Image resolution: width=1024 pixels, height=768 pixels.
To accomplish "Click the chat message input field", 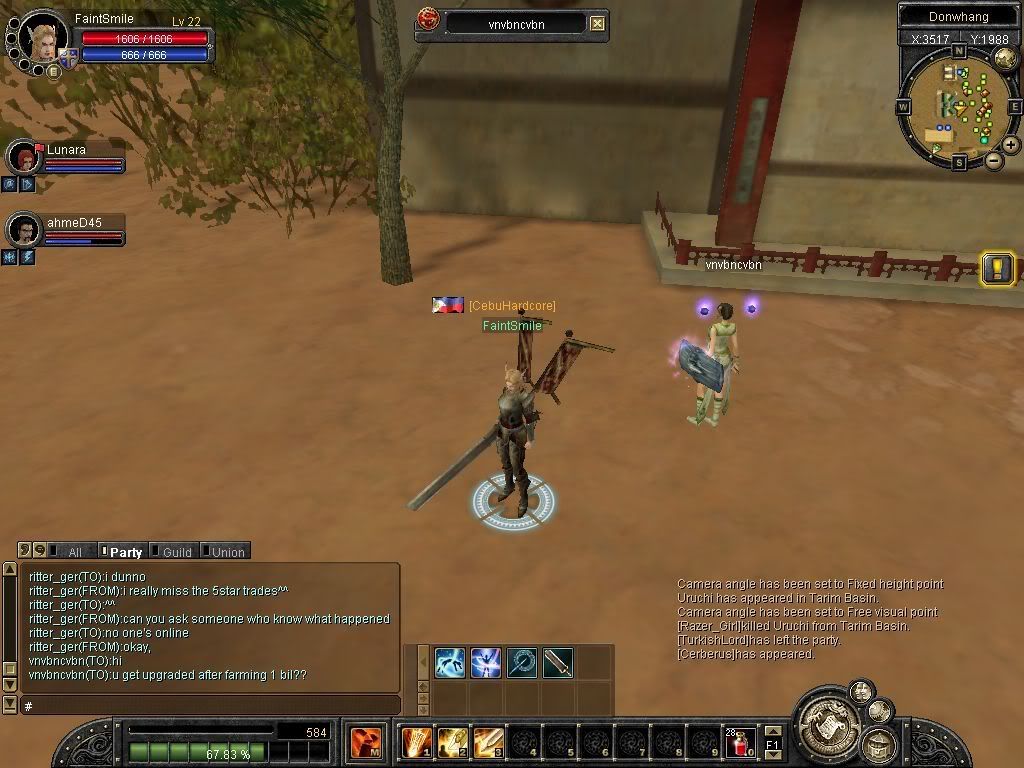I will click(210, 706).
